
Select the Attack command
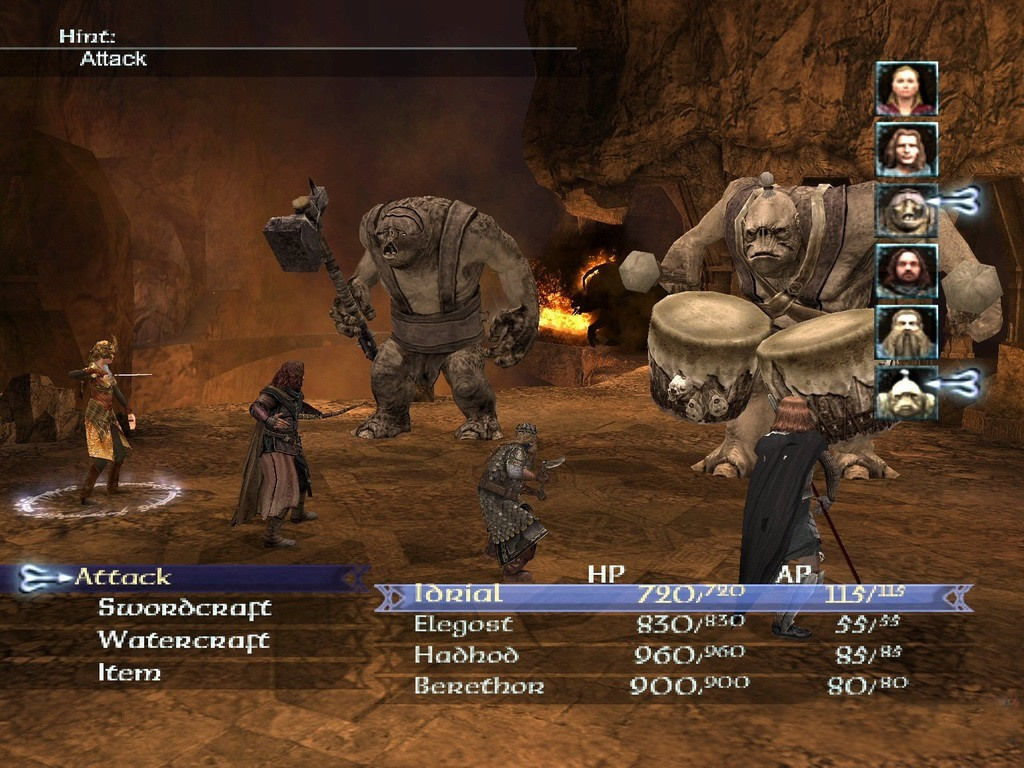[x=123, y=577]
